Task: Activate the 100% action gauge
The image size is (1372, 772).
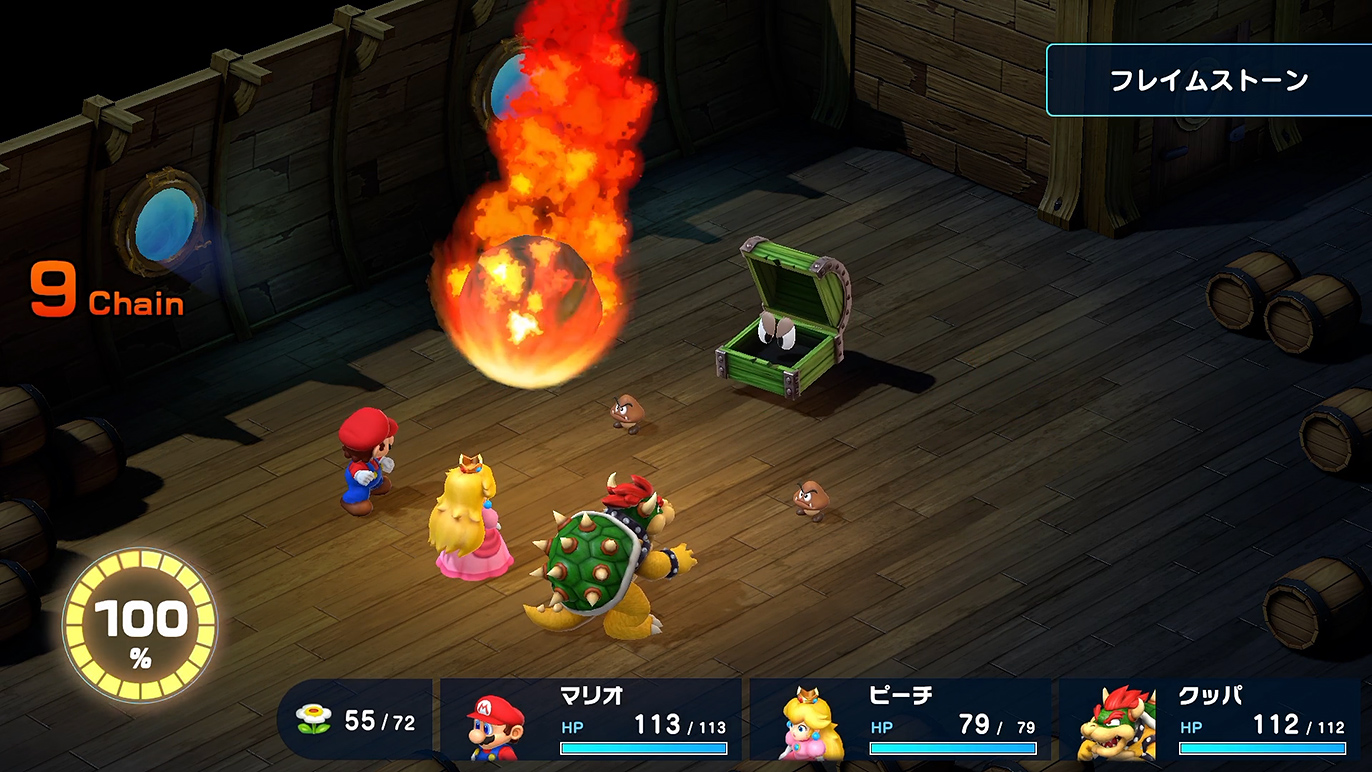Action: point(140,627)
